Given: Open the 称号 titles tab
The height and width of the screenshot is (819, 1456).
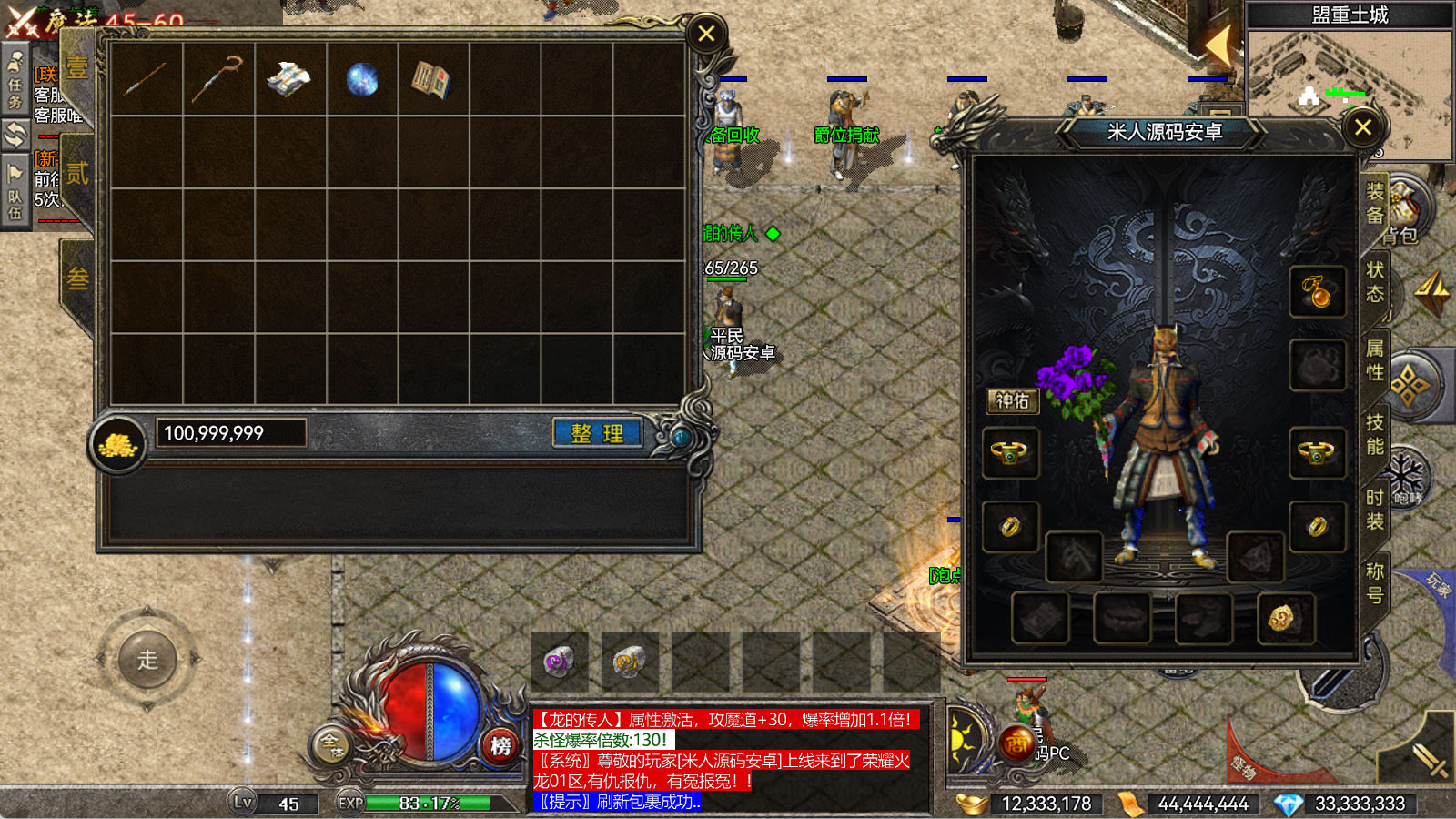Looking at the screenshot, I should point(1374,583).
